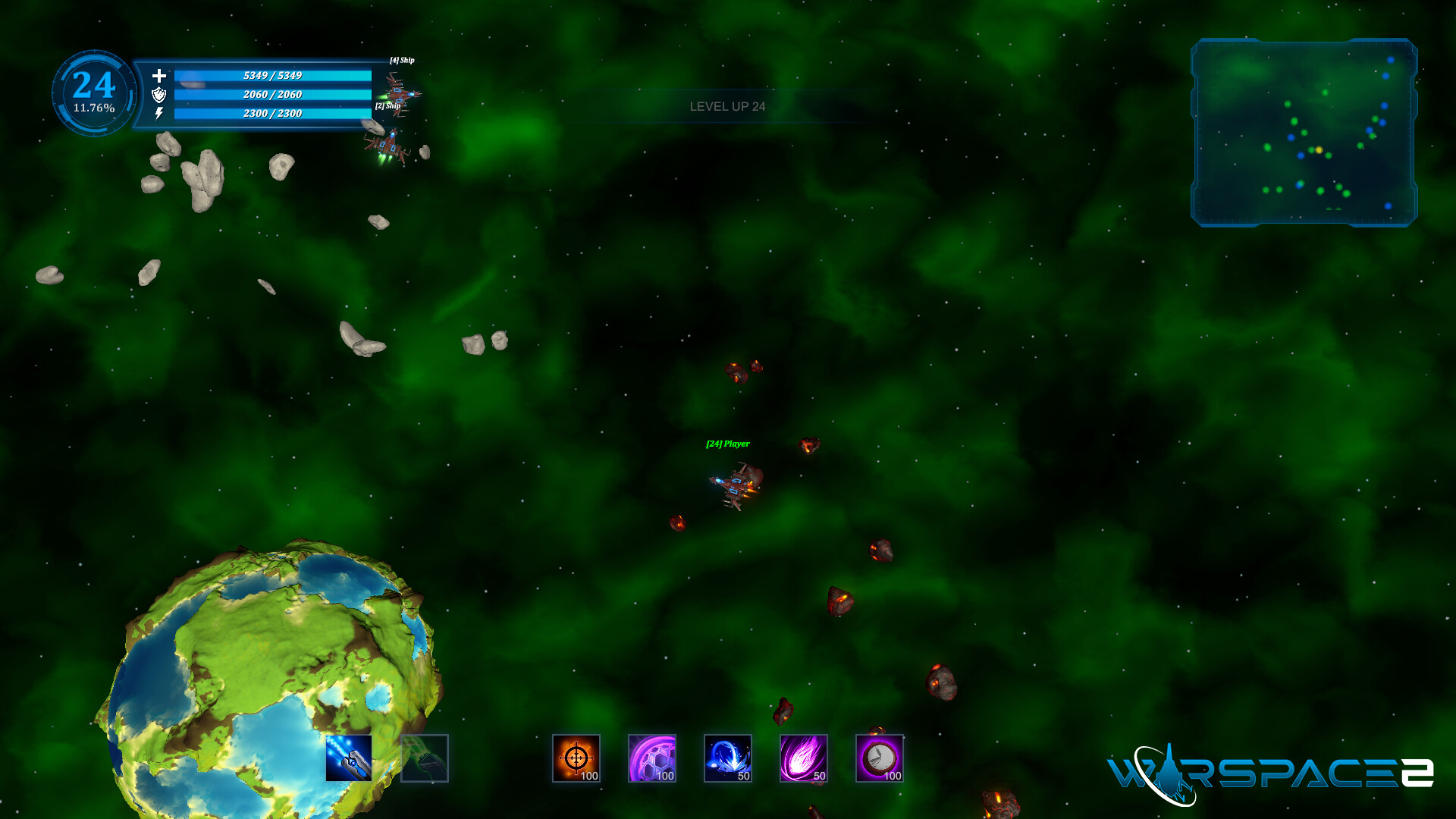Trigger the purple hexagon shield ability
The height and width of the screenshot is (819, 1456).
coord(652,758)
